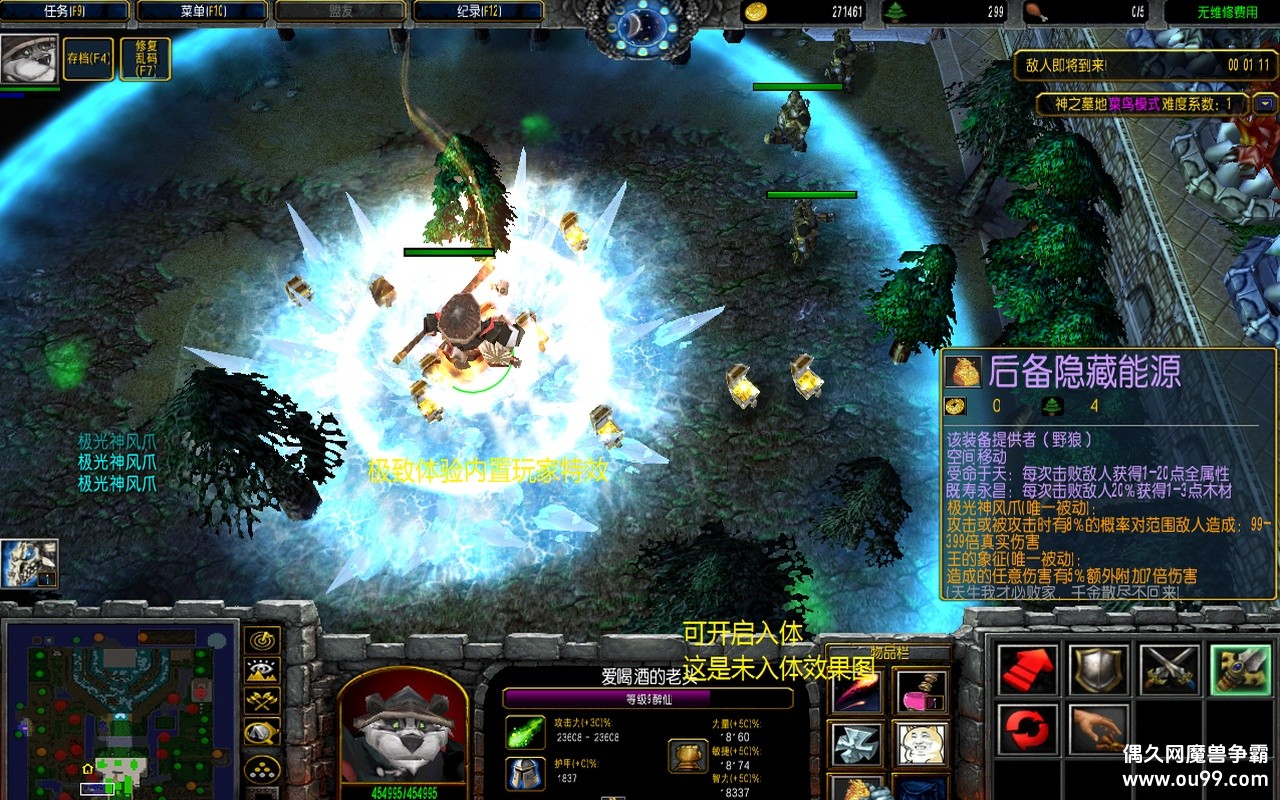This screenshot has width=1280, height=800.
Task: Toggle the minimap creep camp display button
Action: point(262,733)
